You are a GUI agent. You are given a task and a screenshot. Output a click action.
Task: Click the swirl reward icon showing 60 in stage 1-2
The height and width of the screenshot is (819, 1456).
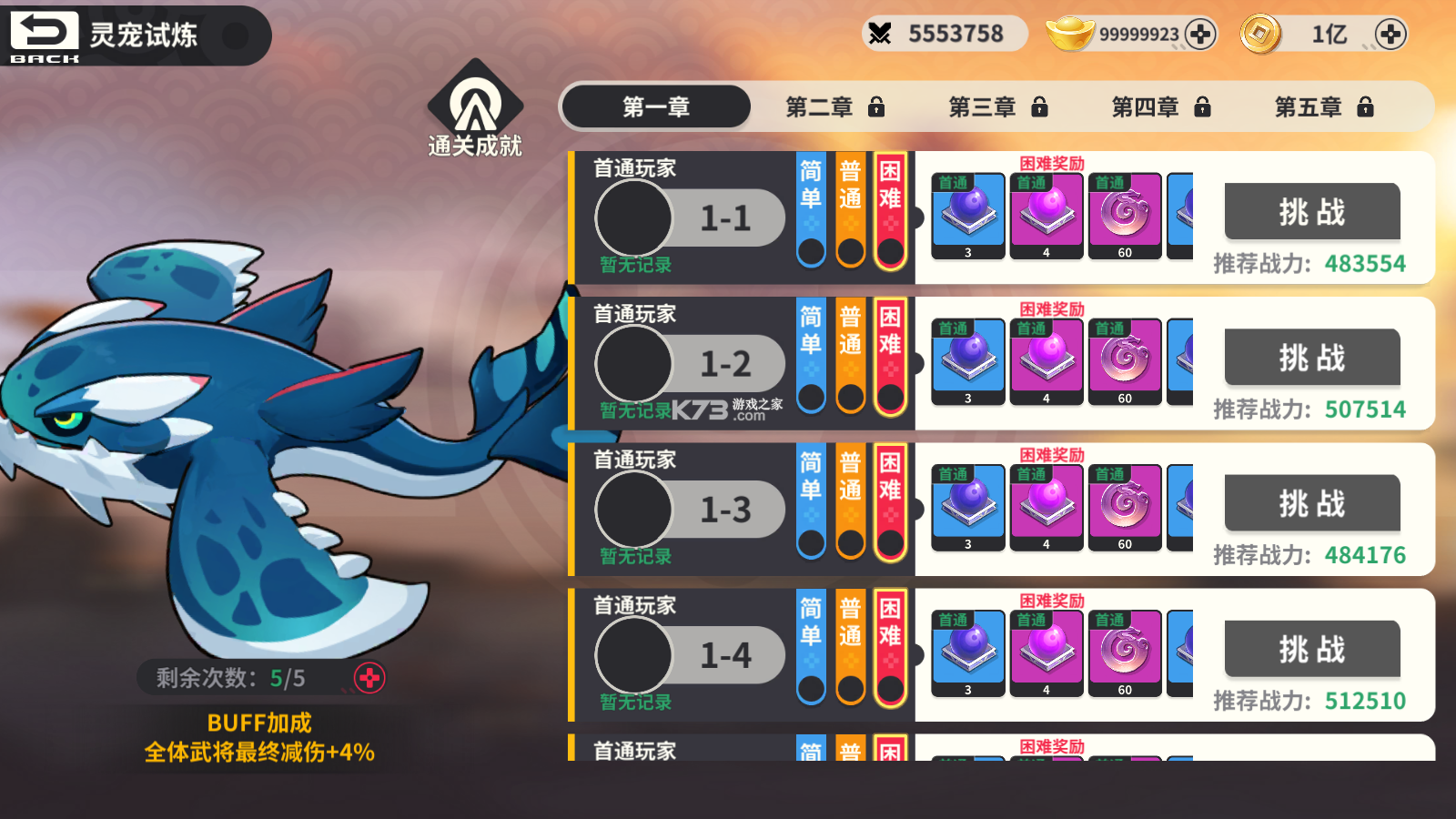(x=1126, y=359)
